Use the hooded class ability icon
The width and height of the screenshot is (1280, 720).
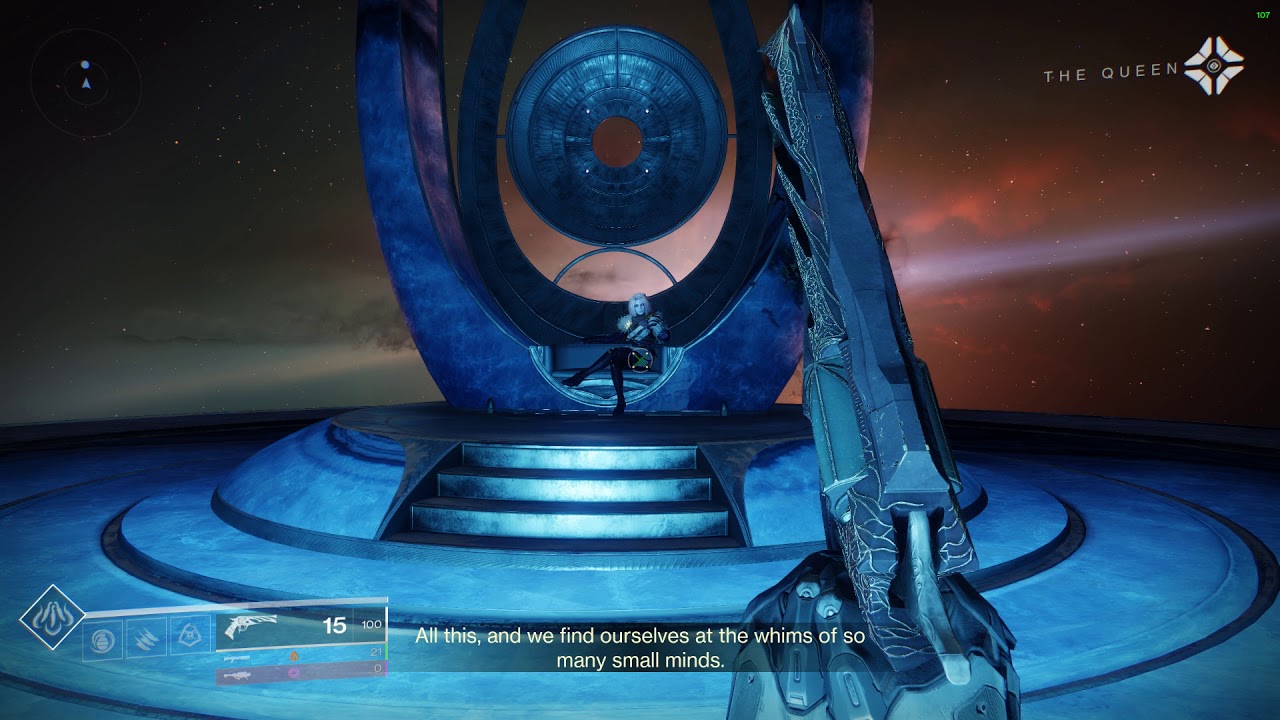(x=189, y=636)
